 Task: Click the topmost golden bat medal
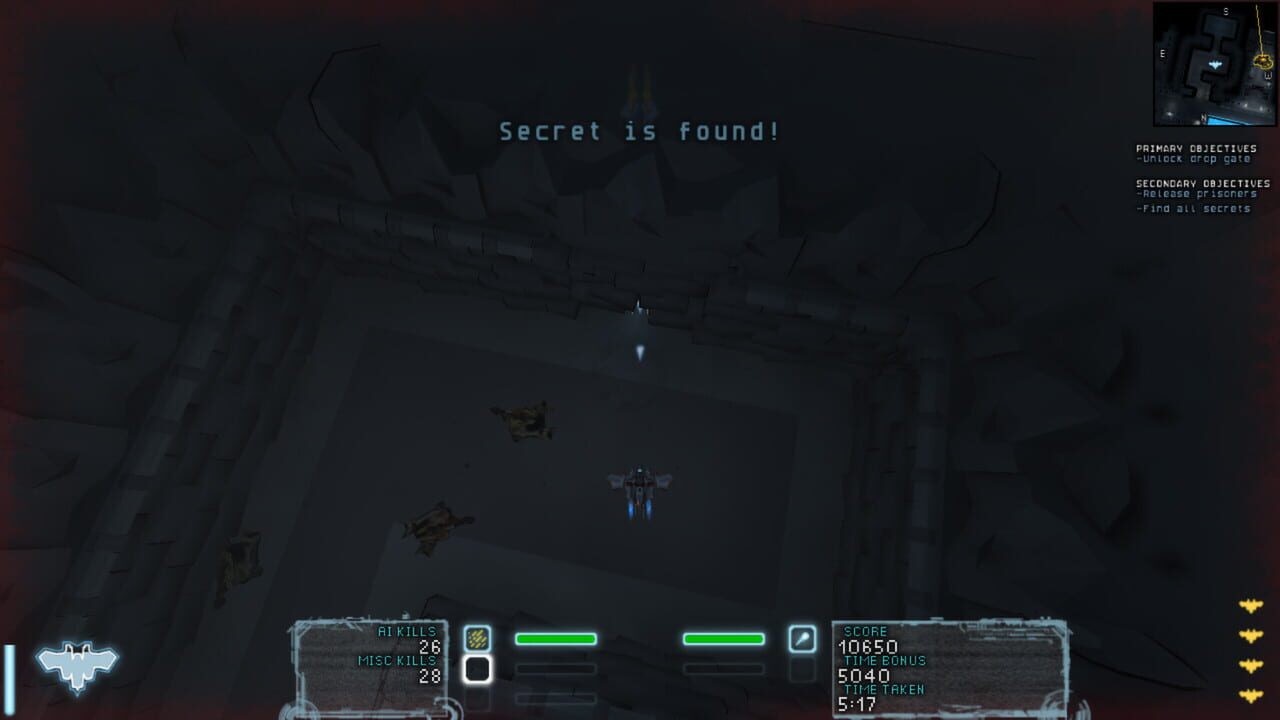pos(1253,604)
